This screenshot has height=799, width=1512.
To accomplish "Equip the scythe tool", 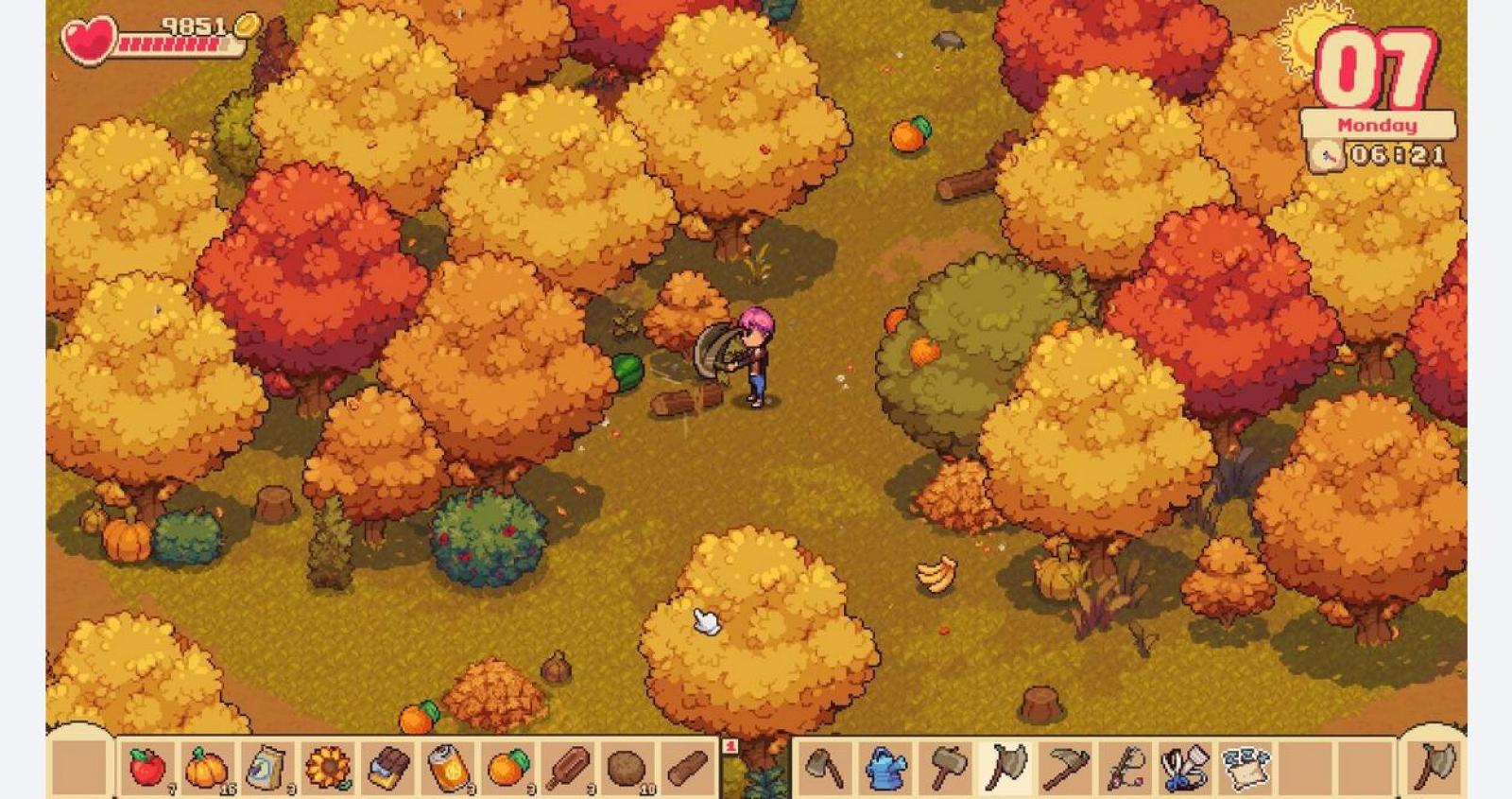I will [x=1066, y=767].
